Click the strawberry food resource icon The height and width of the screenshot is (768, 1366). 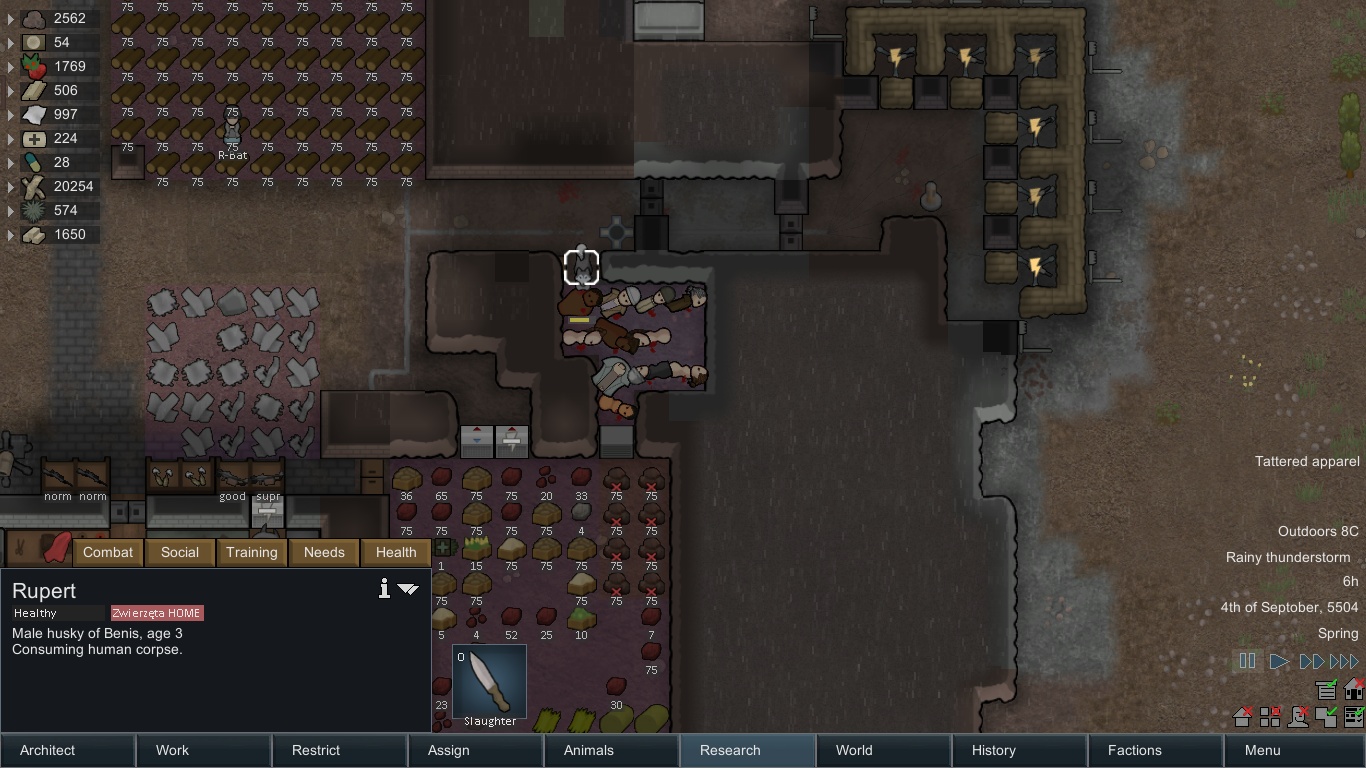33,66
